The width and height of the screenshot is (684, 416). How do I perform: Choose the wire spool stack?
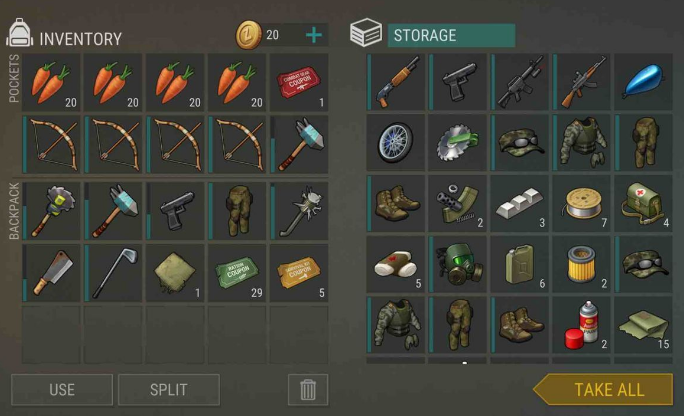pos(583,203)
